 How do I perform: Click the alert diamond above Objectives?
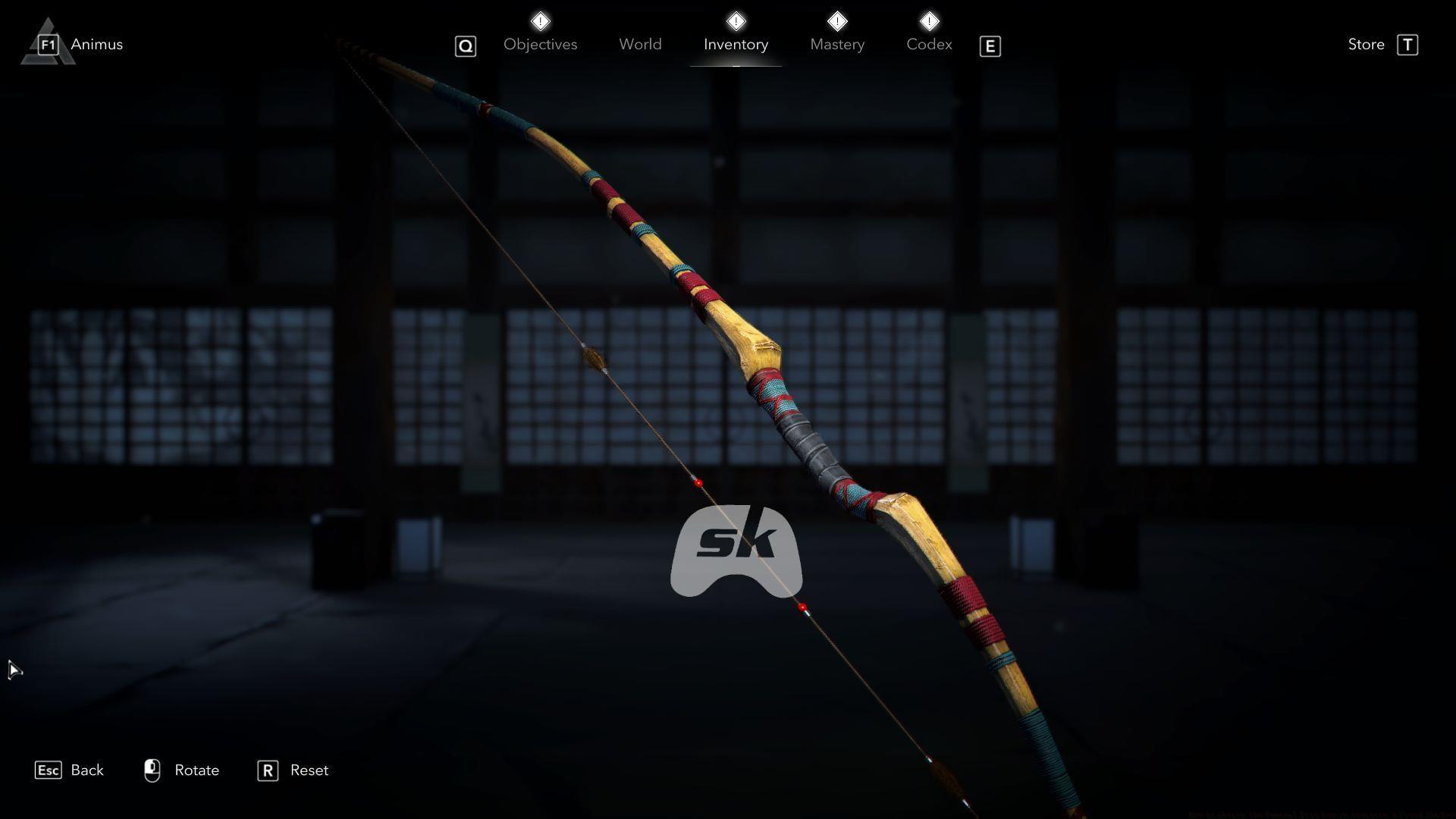[541, 21]
